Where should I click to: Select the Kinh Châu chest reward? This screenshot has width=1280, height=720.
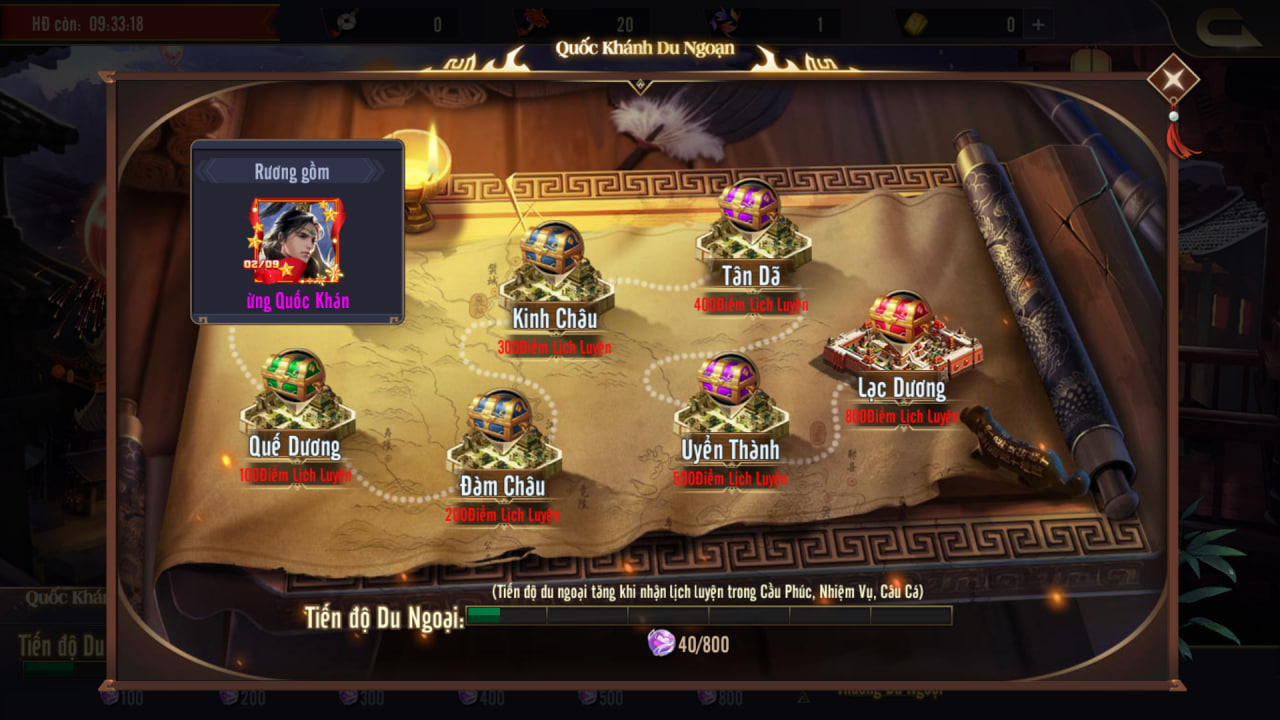[551, 249]
